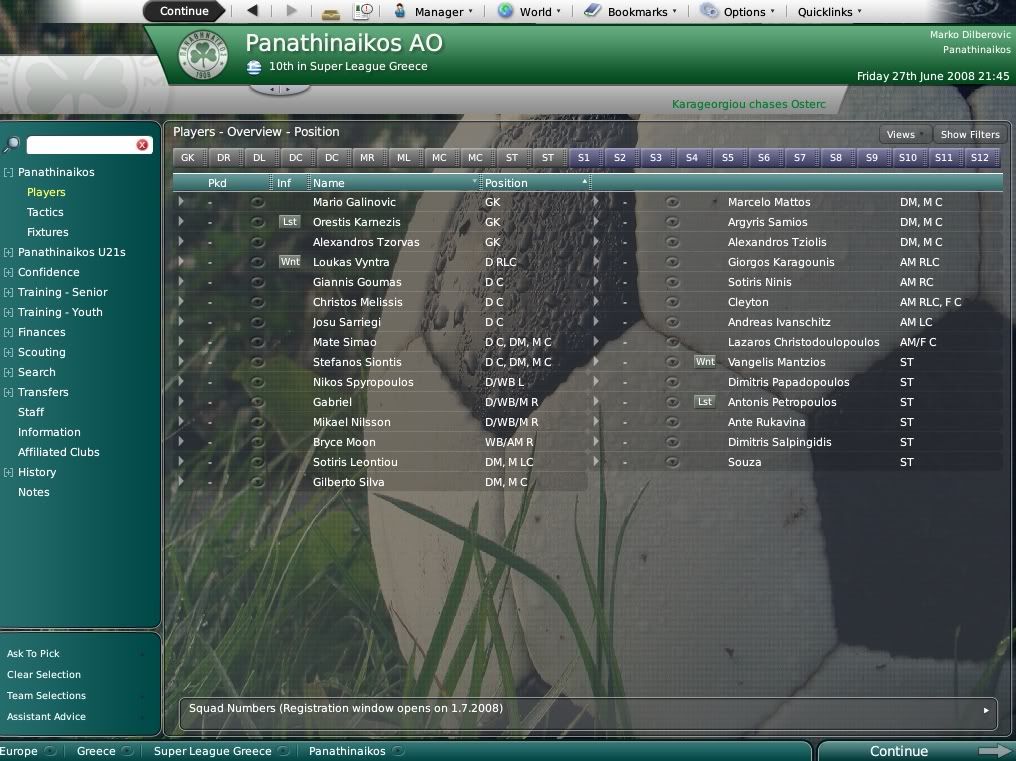The width and height of the screenshot is (1016, 761).
Task: Select the GK position slot
Action: coord(188,158)
